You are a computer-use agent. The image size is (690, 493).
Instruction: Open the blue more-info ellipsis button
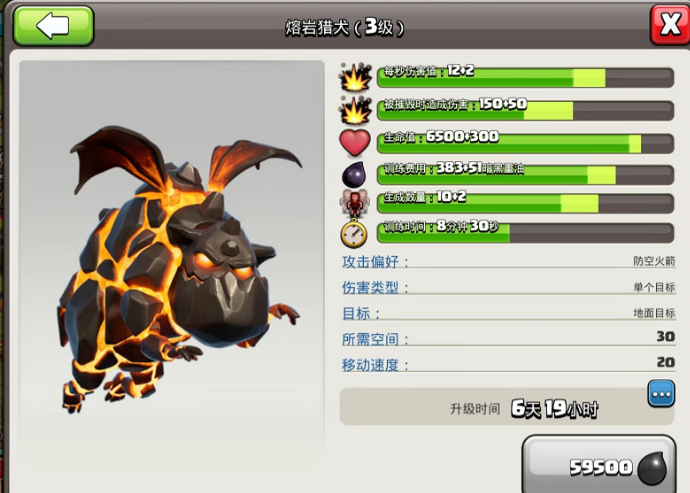point(661,393)
